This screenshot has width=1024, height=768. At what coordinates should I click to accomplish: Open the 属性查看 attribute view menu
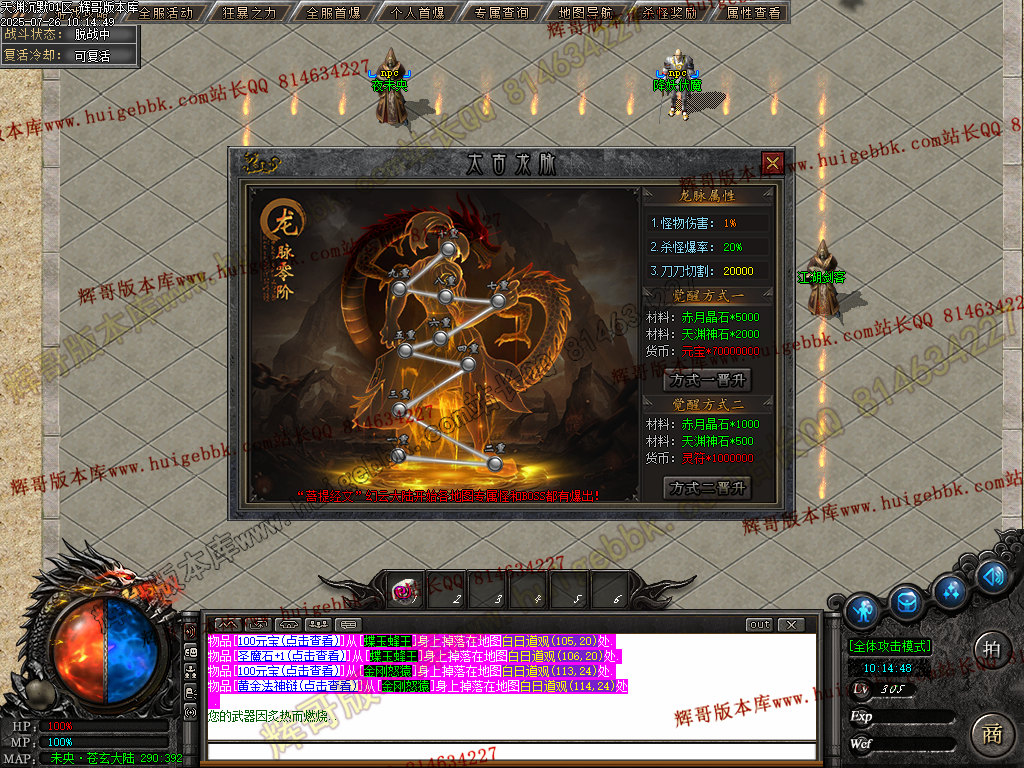pyautogui.click(x=752, y=13)
